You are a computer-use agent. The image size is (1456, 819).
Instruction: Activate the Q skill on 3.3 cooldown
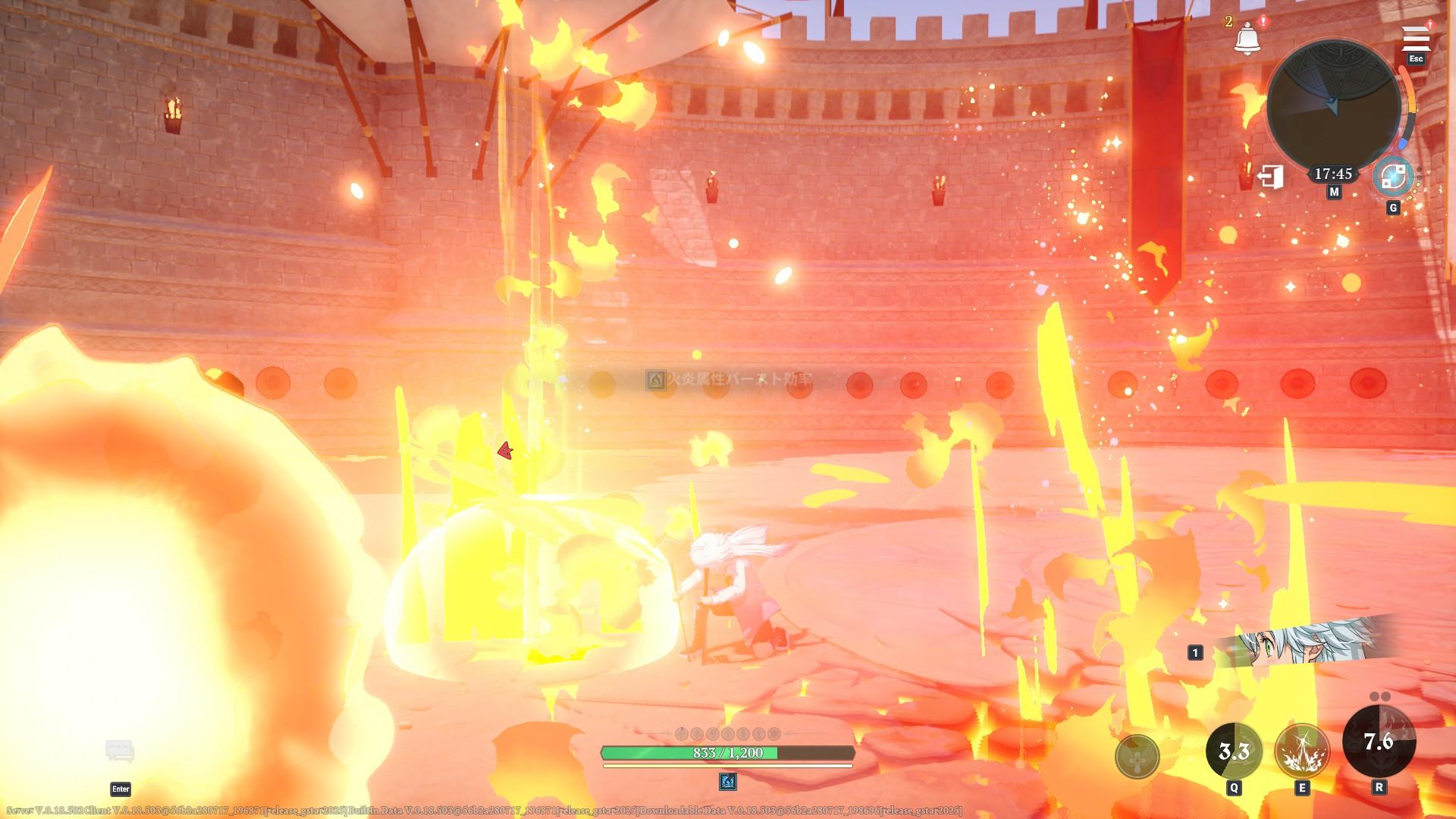pos(1234,751)
